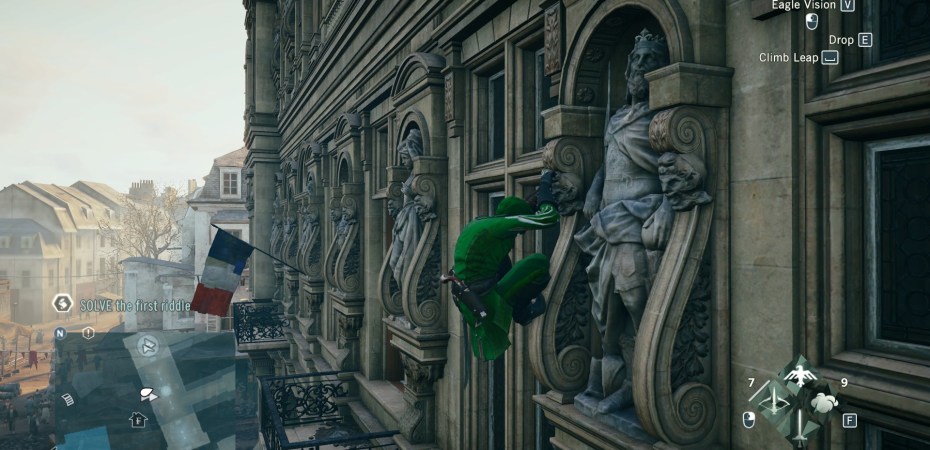This screenshot has height=450, width=930.
Task: Click the north compass indicator on the minimap
Action: (x=60, y=333)
